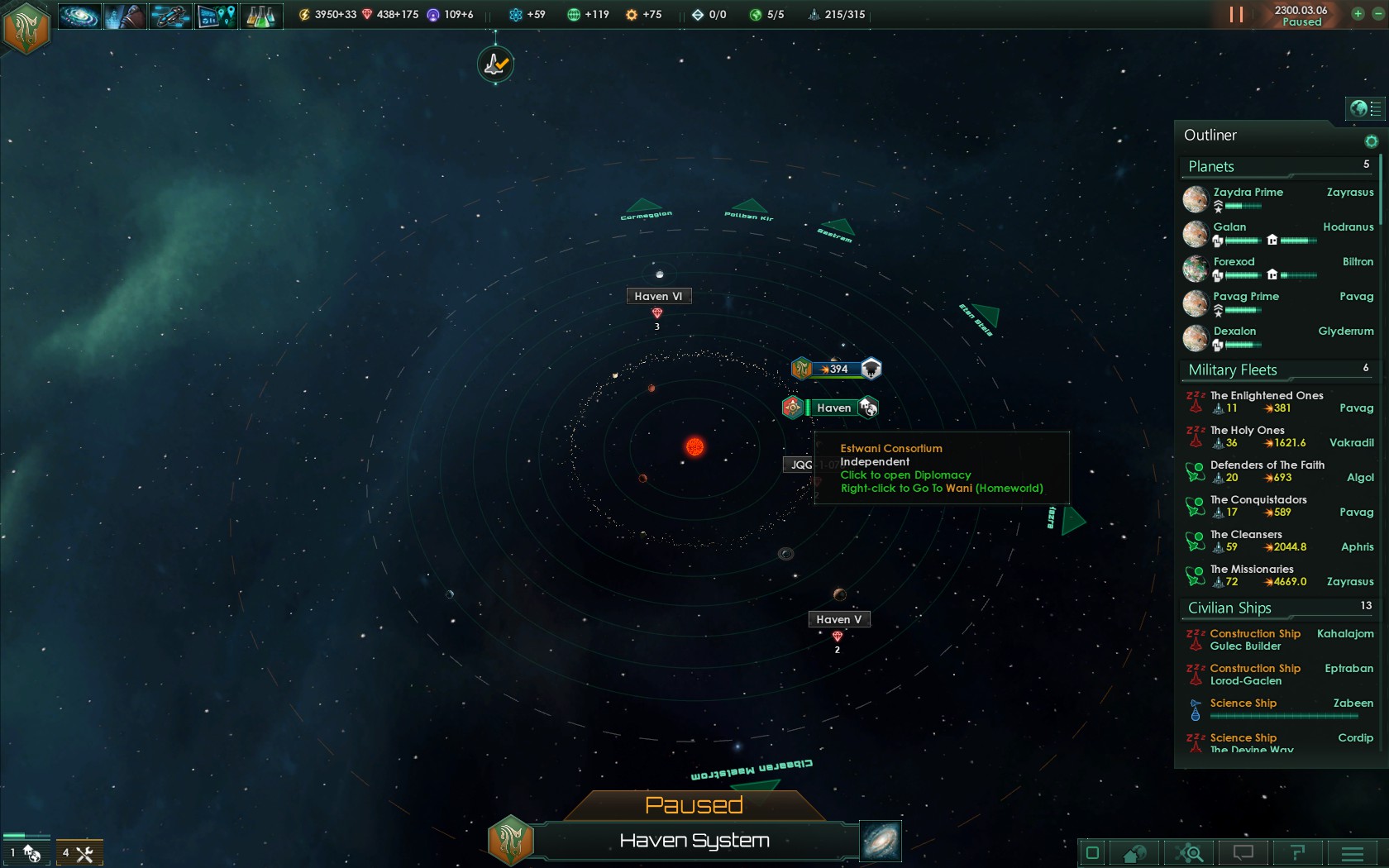Go to homeworld using house-planet button
1389x868 pixels.
pos(1134,853)
